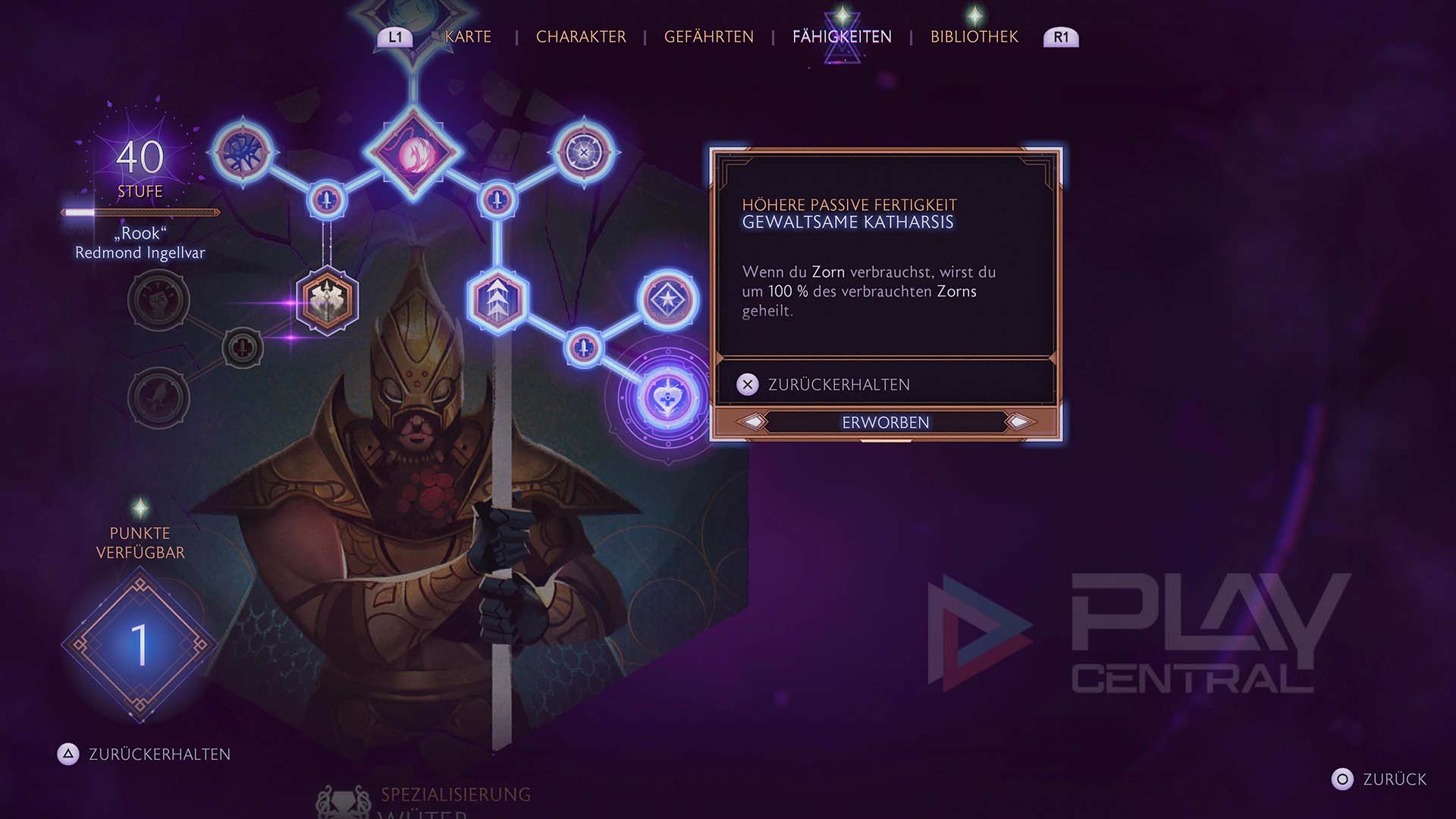Choose the star diamond circle skill node

pos(667,300)
